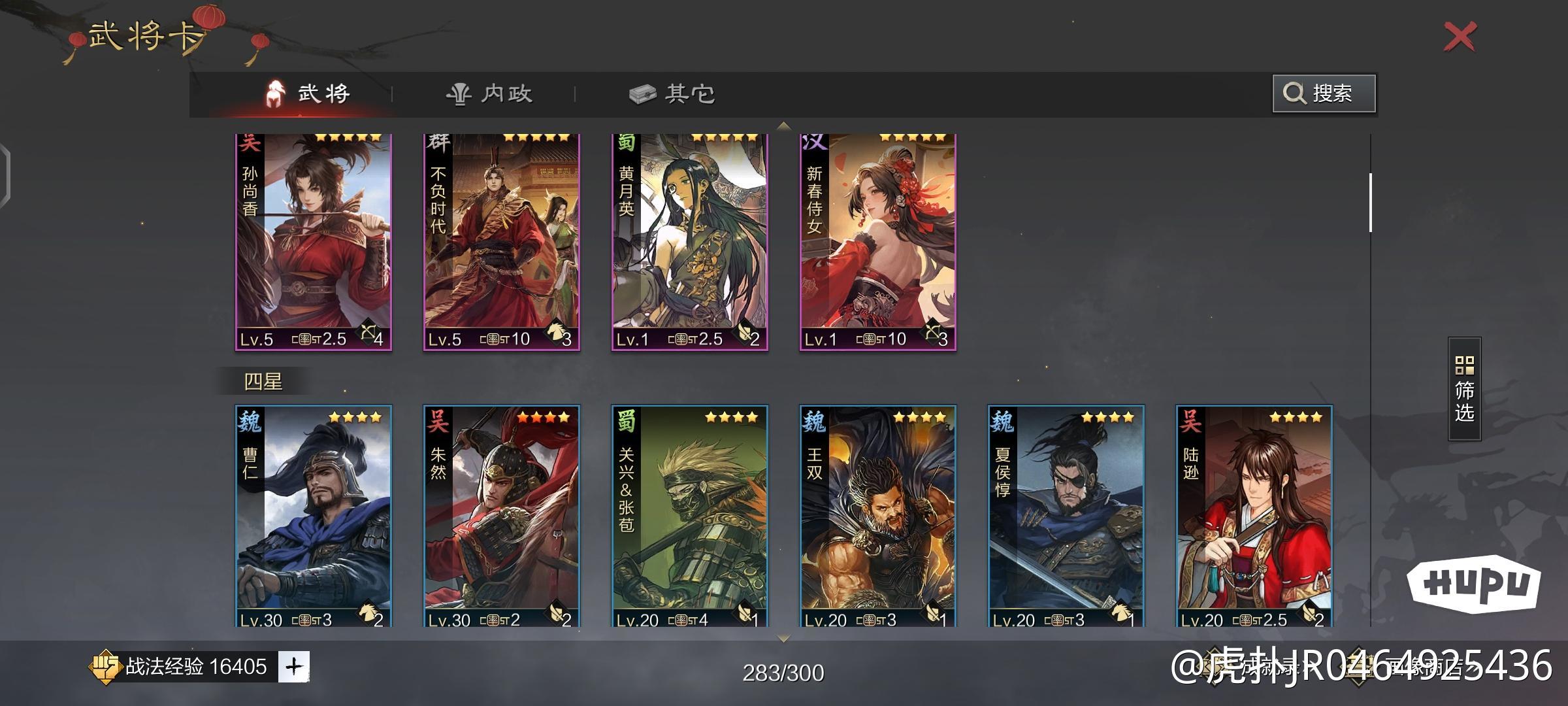Viewport: 1568px width, 706px height.
Task: Open the 关兴&张苞 card
Action: pyautogui.click(x=690, y=516)
